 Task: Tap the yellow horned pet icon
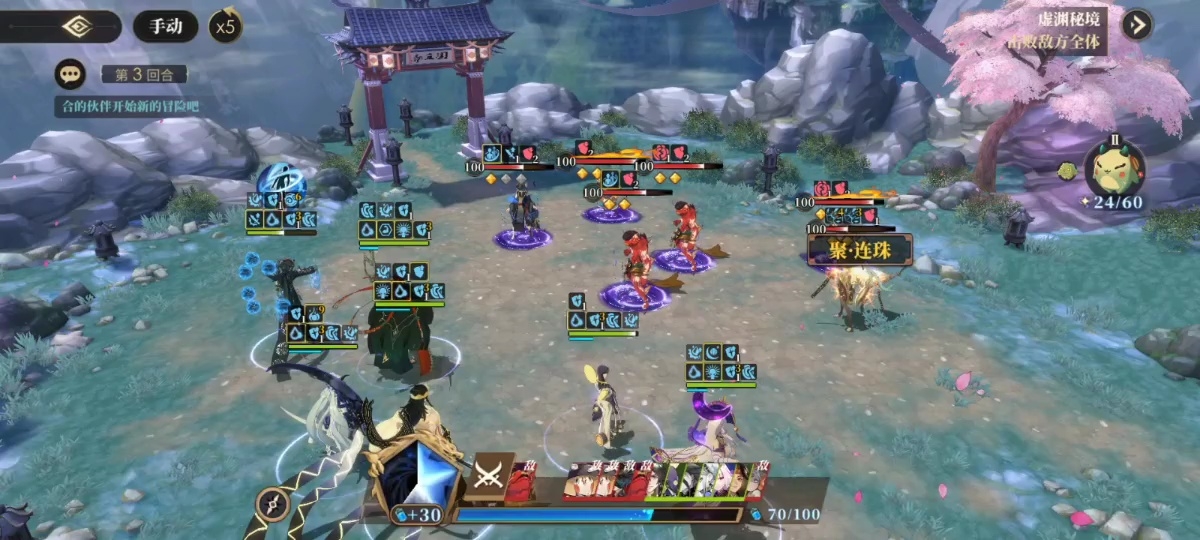click(1118, 166)
